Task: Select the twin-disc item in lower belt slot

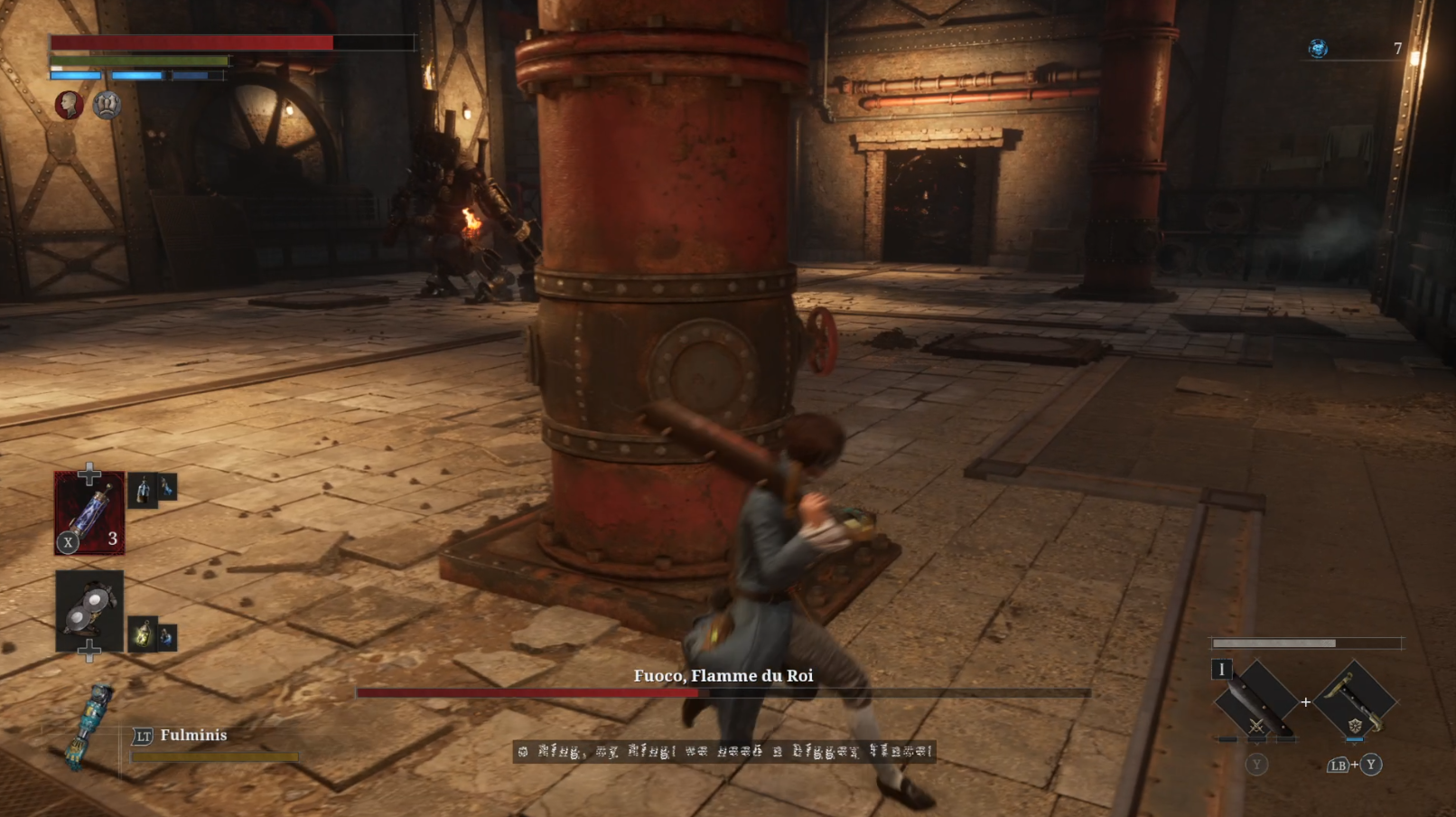Action: [89, 611]
